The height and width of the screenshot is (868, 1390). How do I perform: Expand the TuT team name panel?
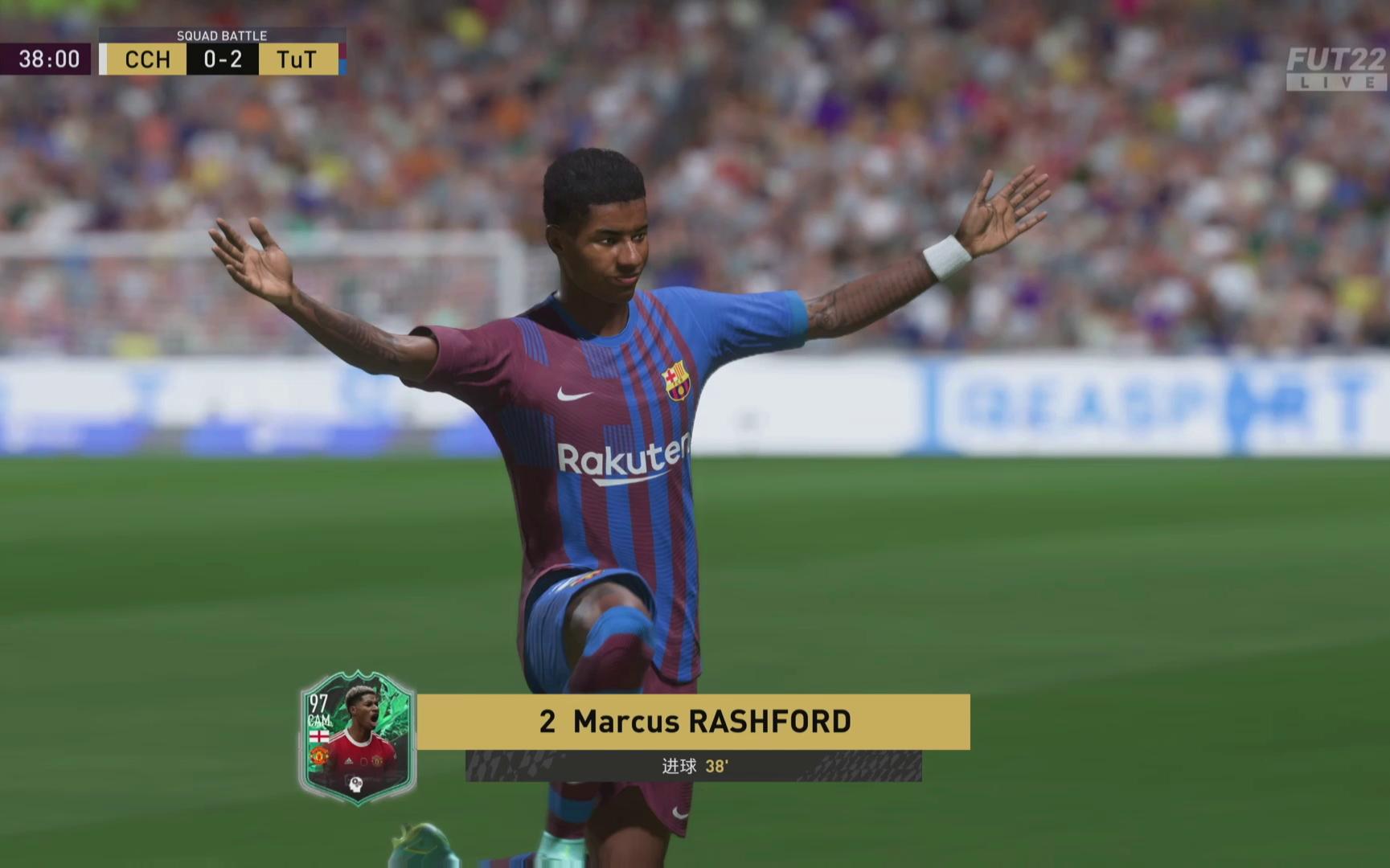[299, 59]
